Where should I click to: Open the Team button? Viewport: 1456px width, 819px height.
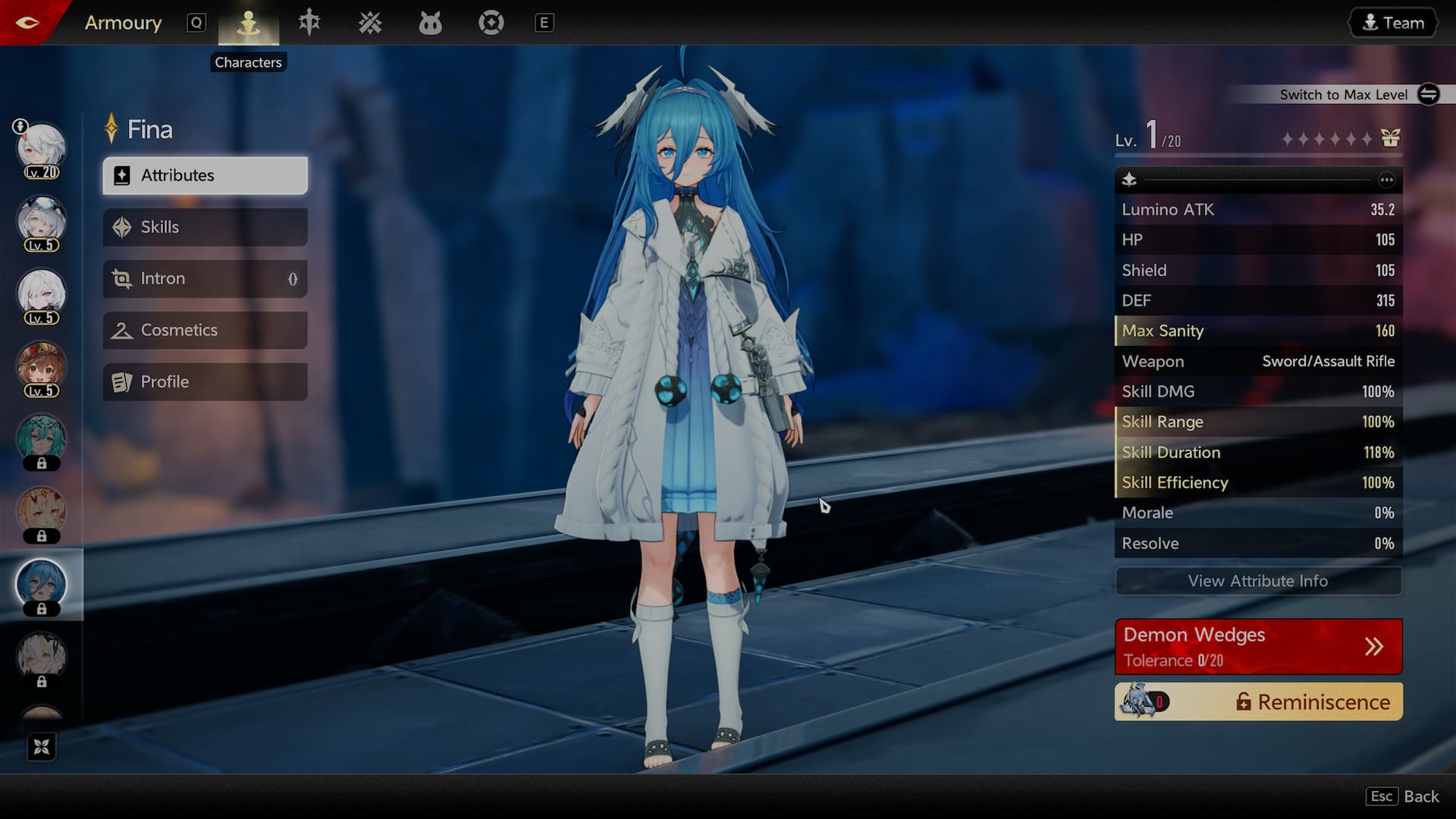[1393, 23]
